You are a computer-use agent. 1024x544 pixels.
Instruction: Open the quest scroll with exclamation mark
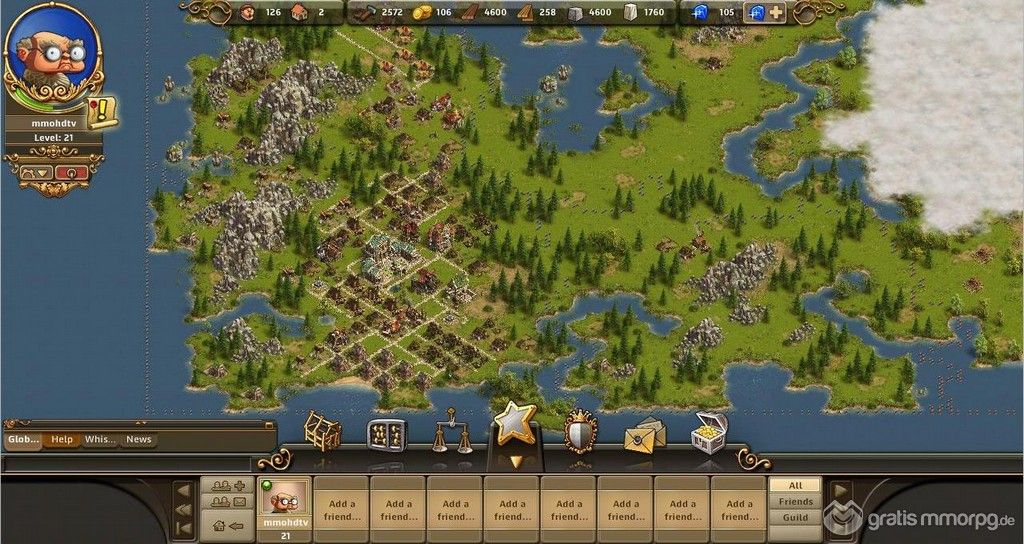tap(102, 112)
